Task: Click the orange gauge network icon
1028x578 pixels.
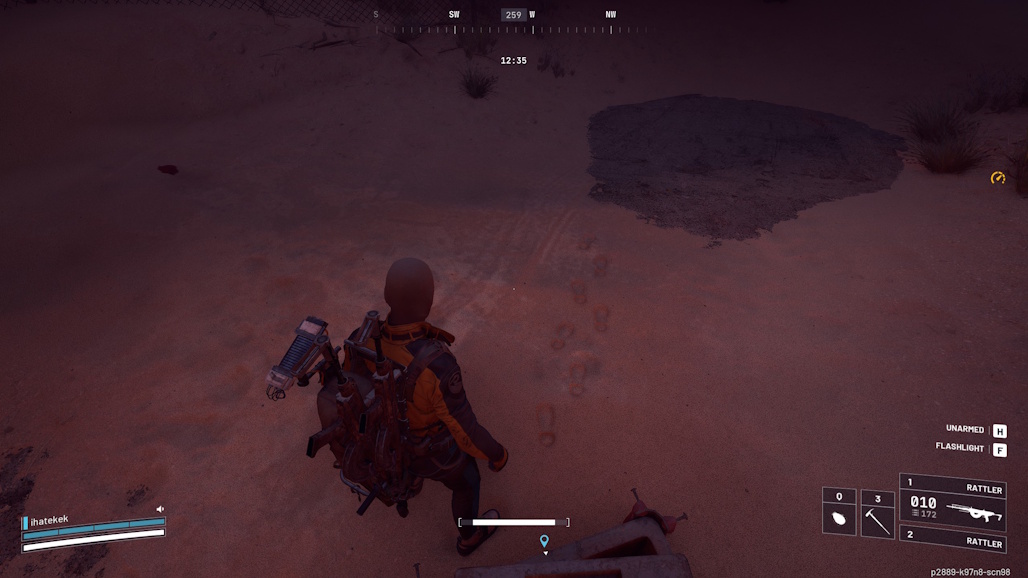Action: 997,178
